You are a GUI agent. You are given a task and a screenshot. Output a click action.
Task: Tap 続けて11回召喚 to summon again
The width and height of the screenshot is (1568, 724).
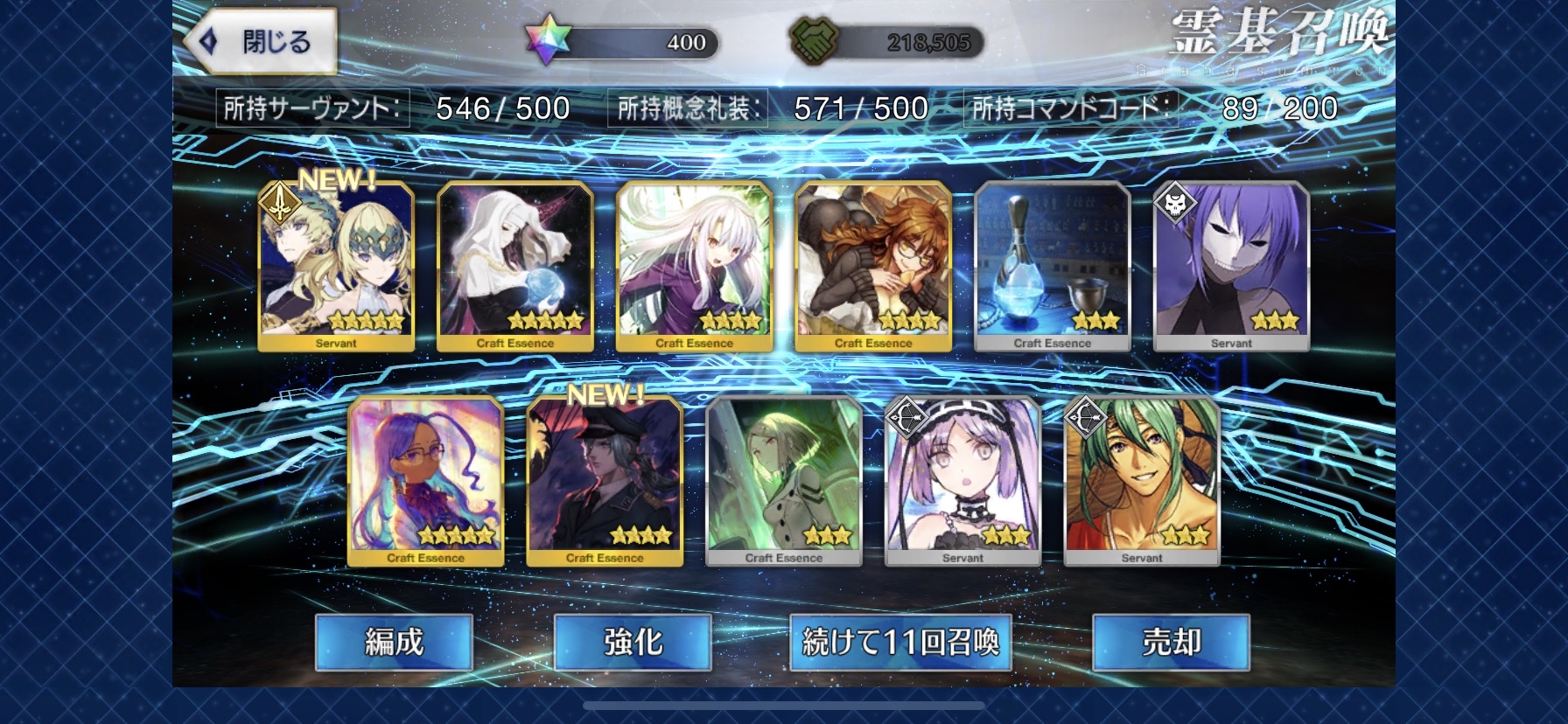900,643
